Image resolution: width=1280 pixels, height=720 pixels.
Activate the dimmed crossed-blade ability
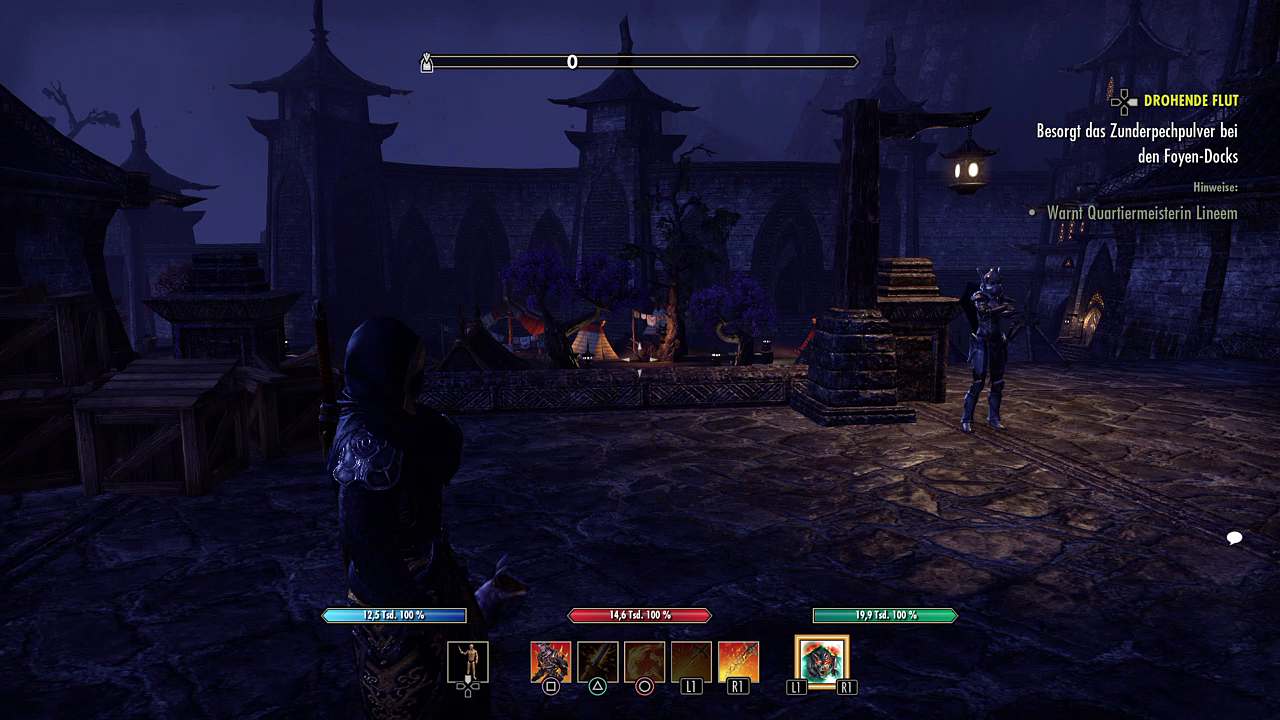691,662
